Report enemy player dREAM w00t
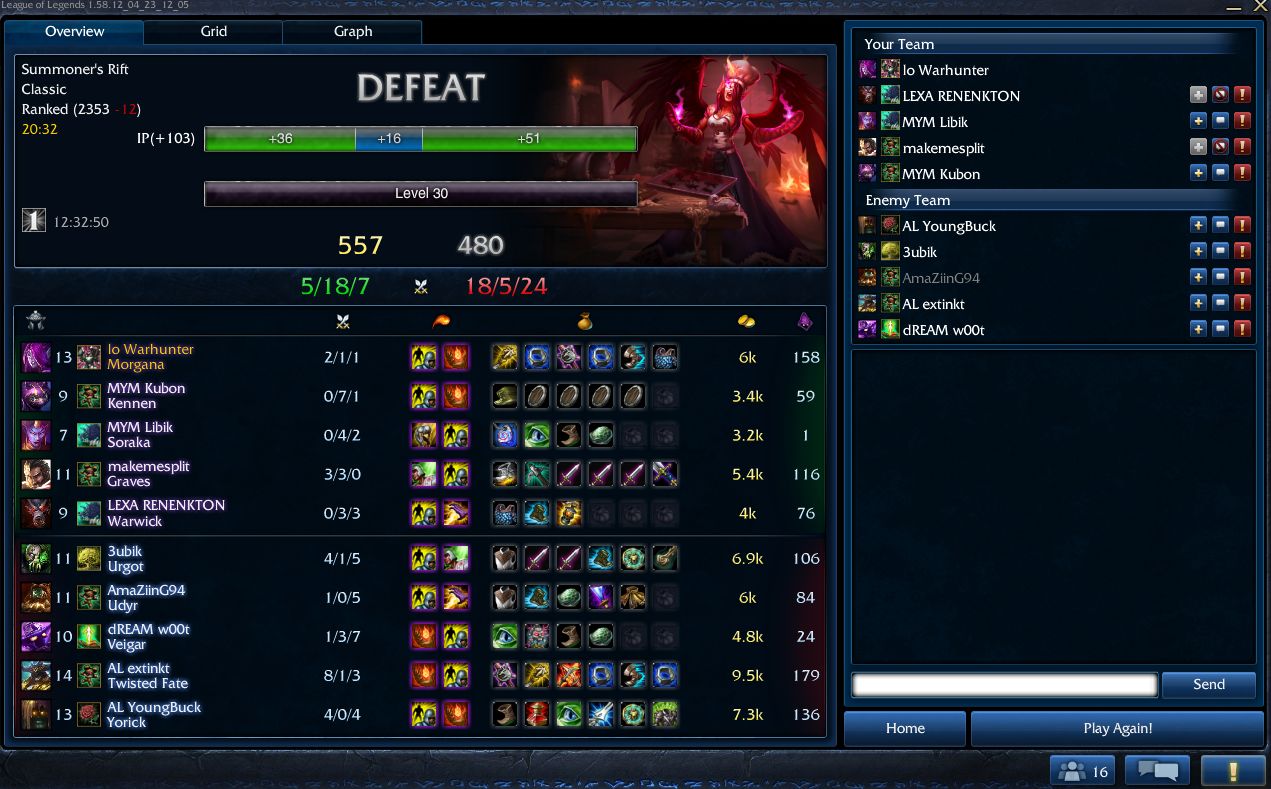1271x789 pixels. pyautogui.click(x=1242, y=329)
